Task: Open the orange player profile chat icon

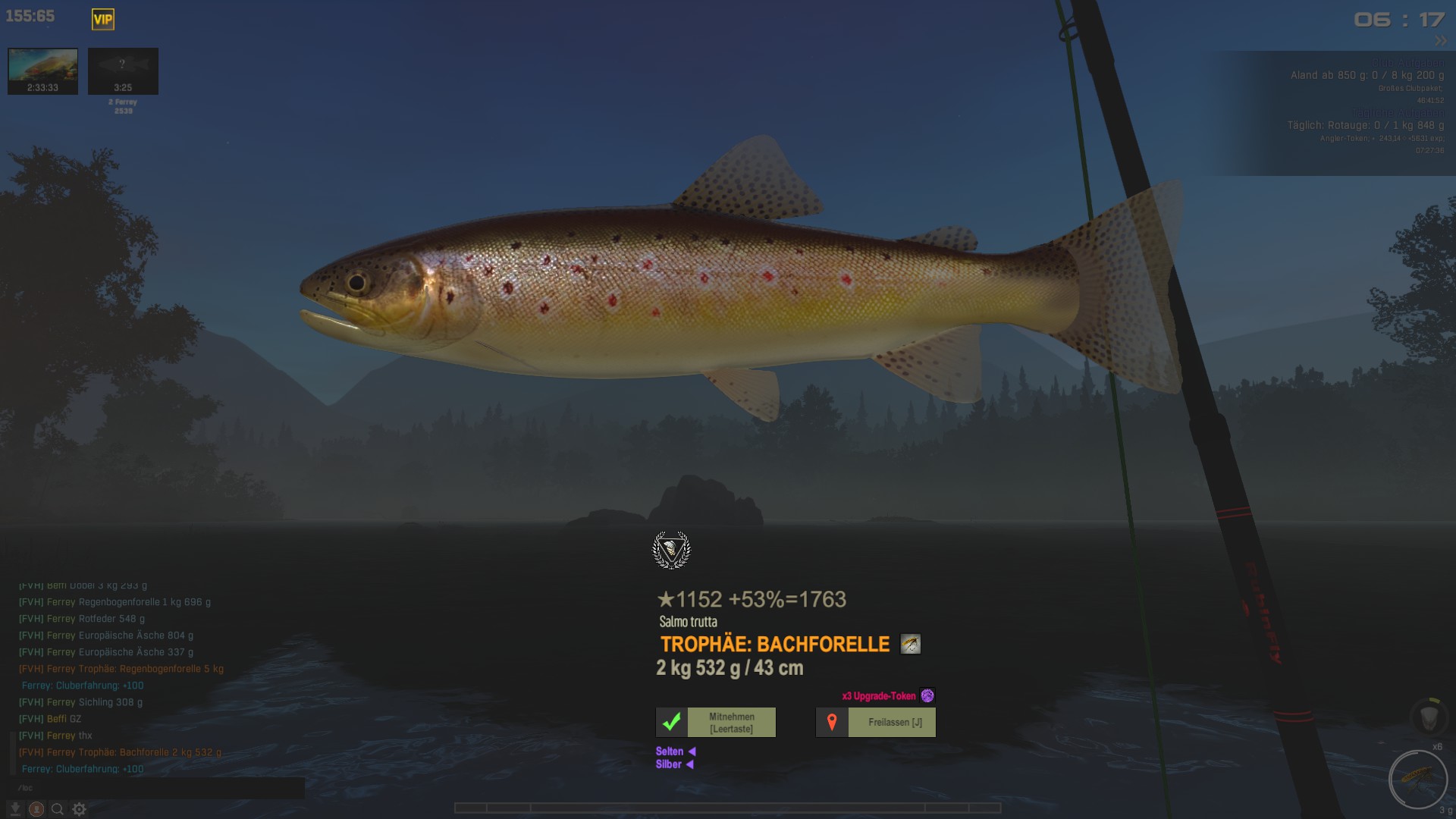Action: 36,809
